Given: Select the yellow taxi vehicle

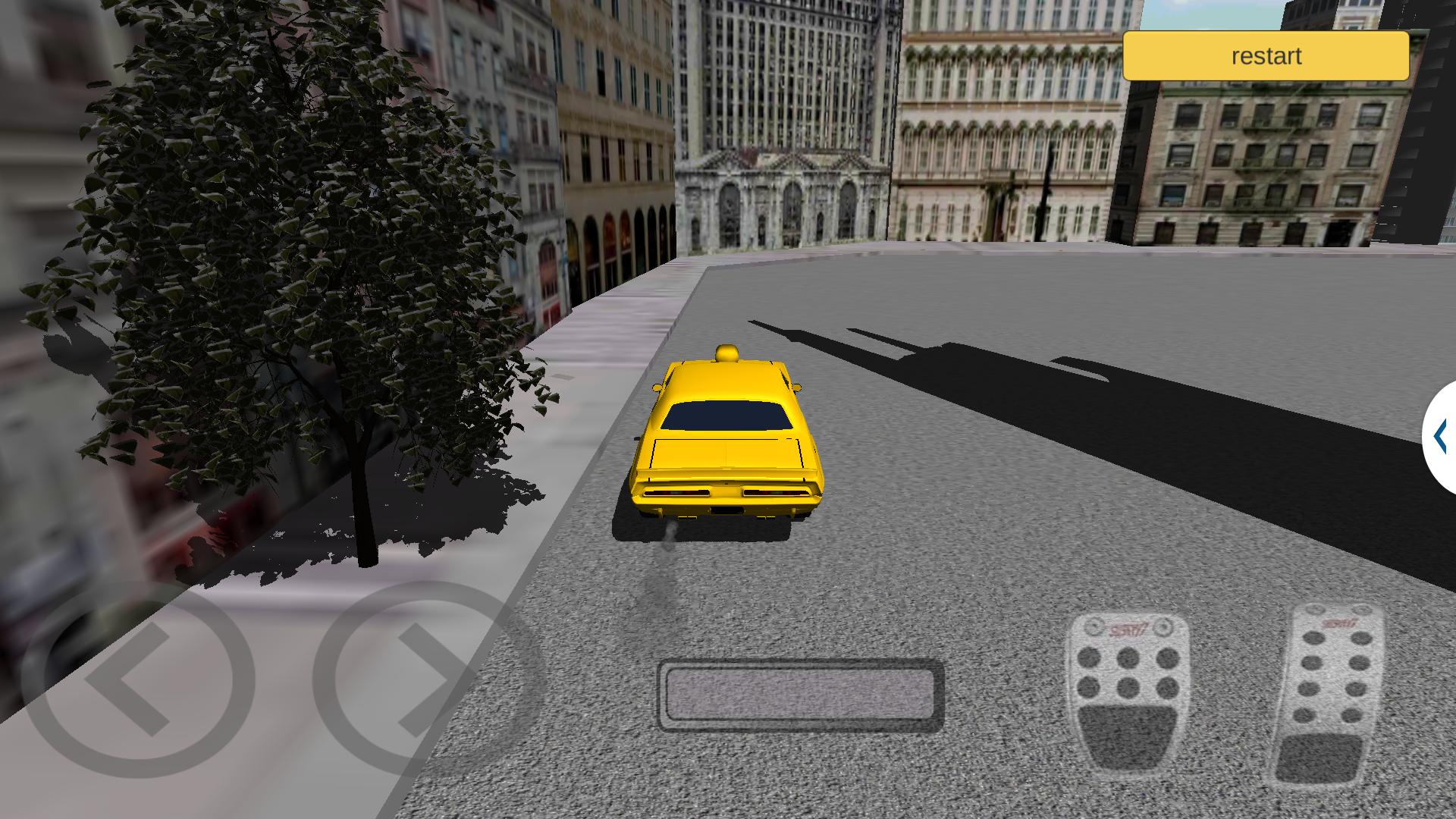Looking at the screenshot, I should (728, 440).
